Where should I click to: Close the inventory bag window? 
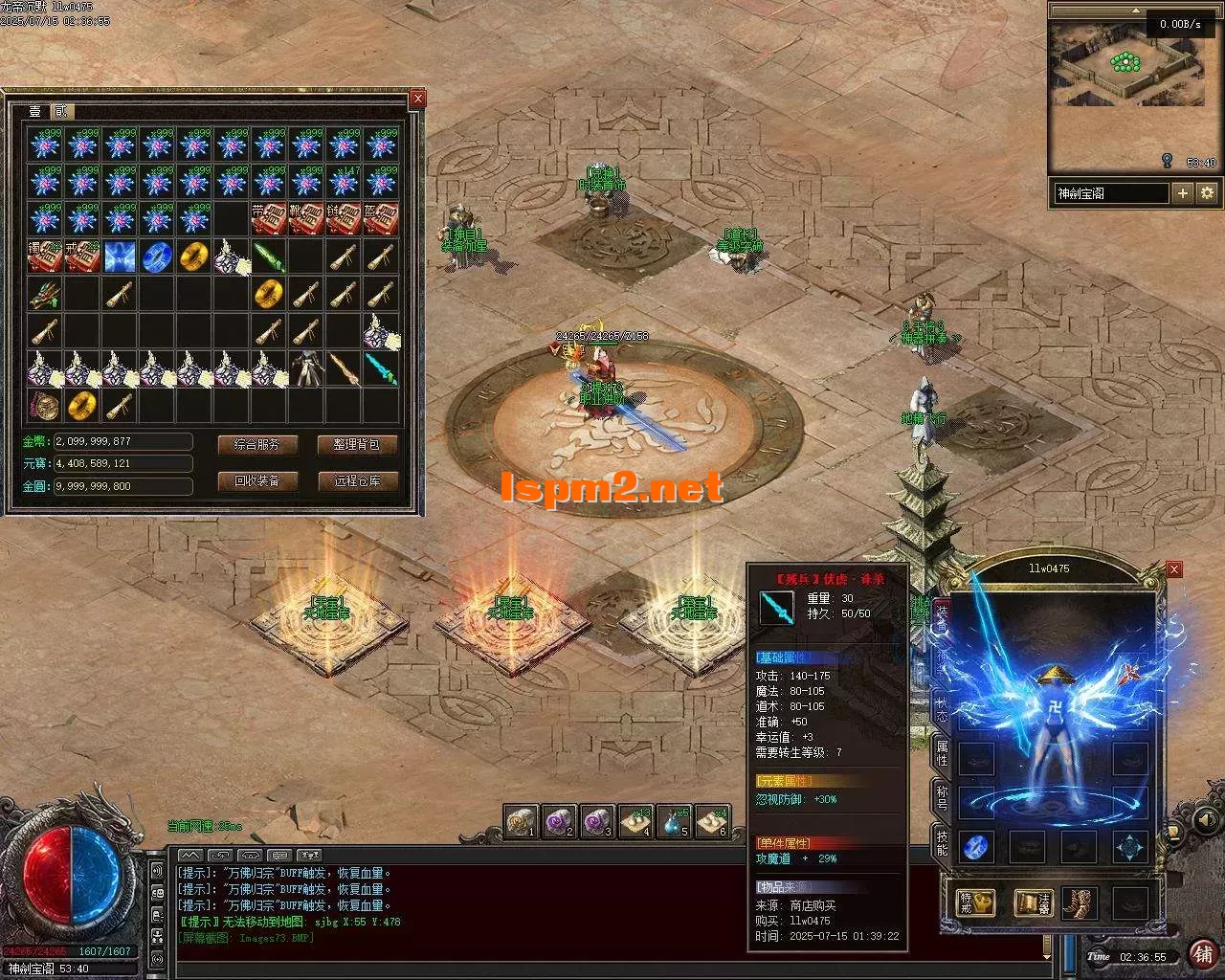[x=417, y=99]
